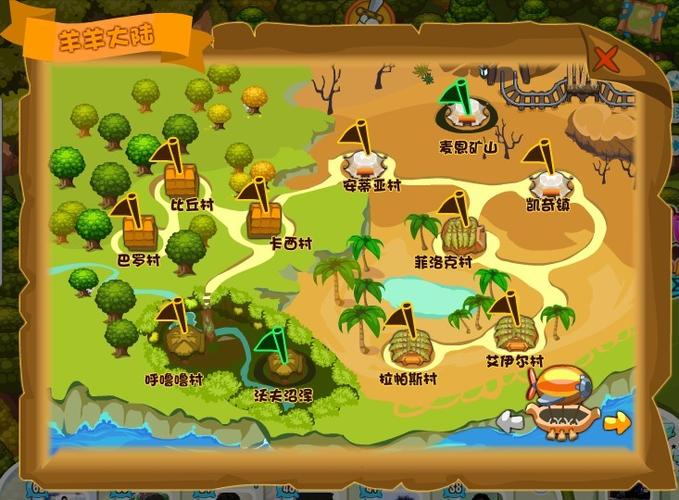Choose the 拉帕斯村 hut marker
The image size is (679, 500).
(x=412, y=347)
